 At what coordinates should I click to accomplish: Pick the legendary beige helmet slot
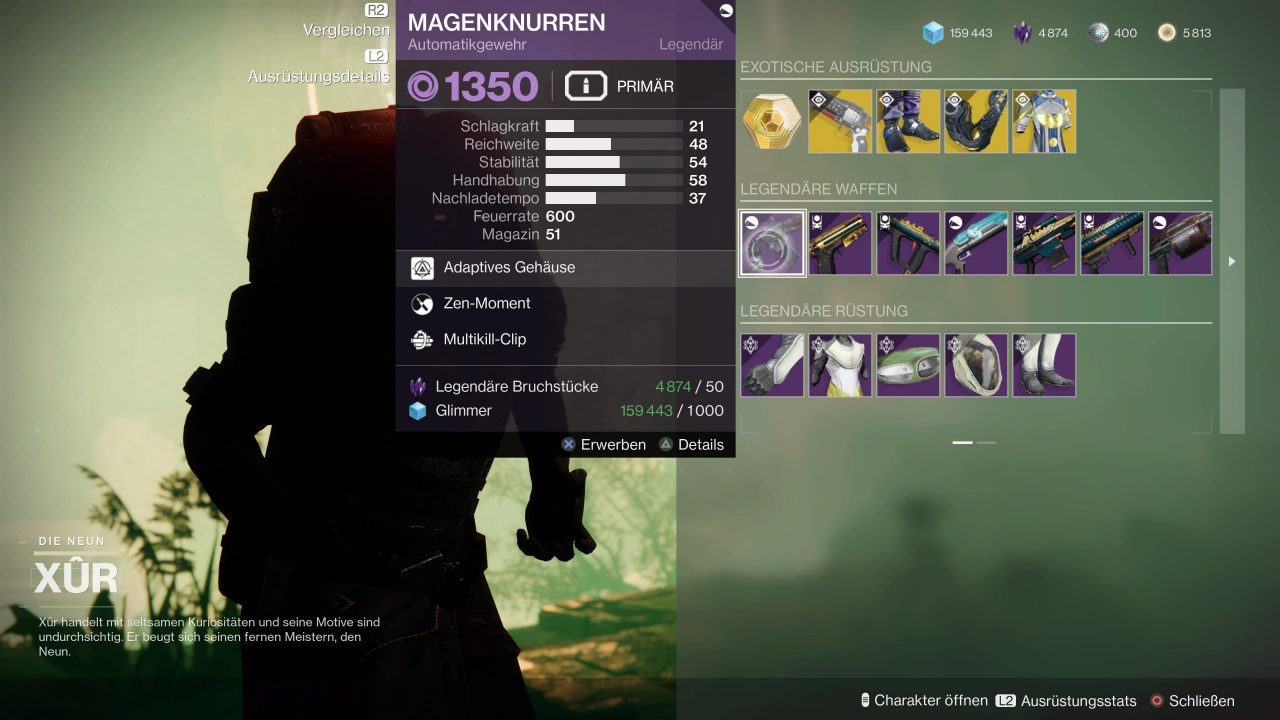pyautogui.click(x=976, y=365)
